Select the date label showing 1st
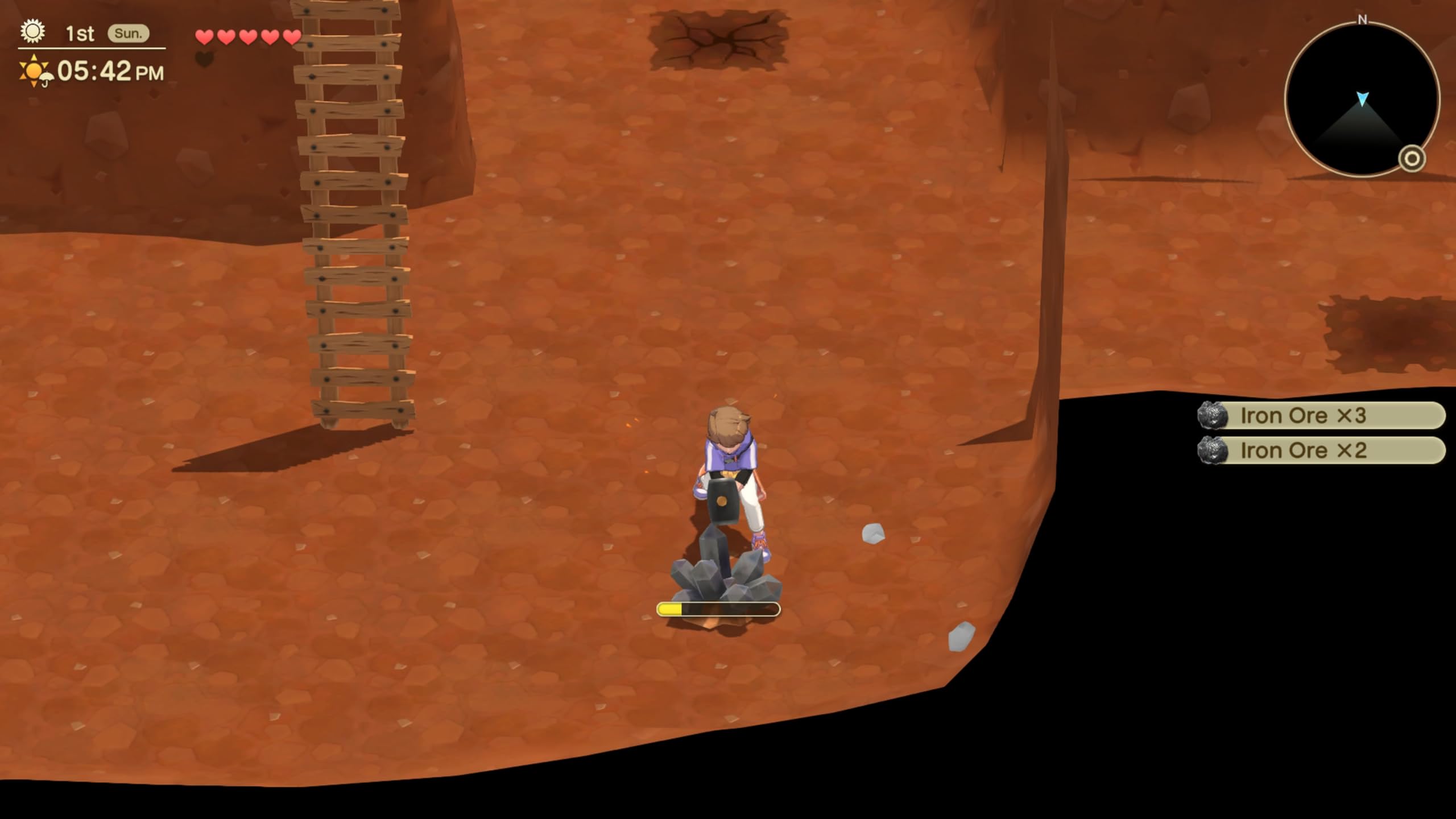The height and width of the screenshot is (819, 1456). tap(80, 33)
